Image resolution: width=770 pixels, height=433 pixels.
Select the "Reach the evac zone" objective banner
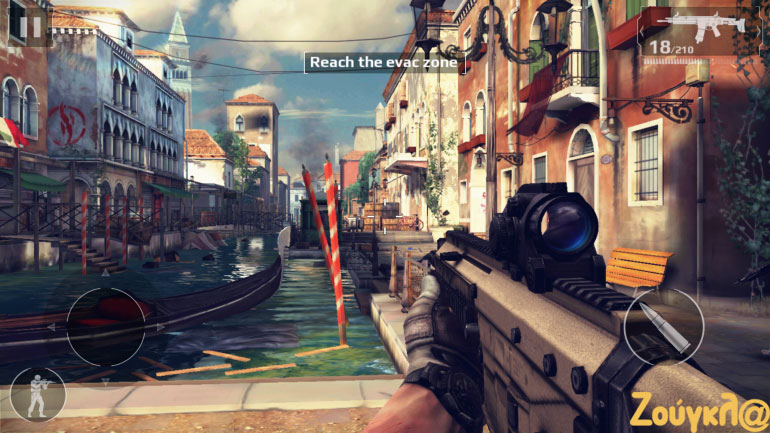tap(384, 63)
